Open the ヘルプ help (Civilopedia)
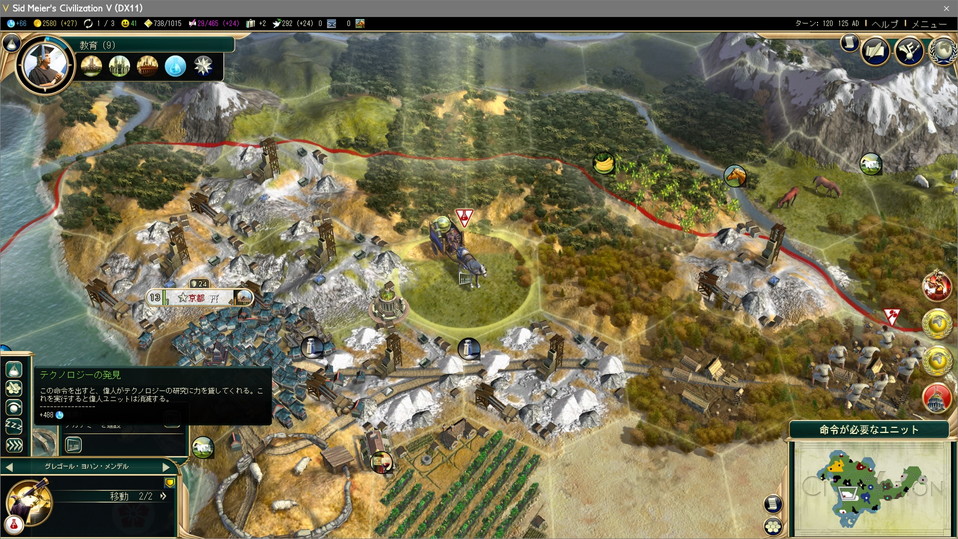Viewport: 958px width, 539px height. [885, 23]
